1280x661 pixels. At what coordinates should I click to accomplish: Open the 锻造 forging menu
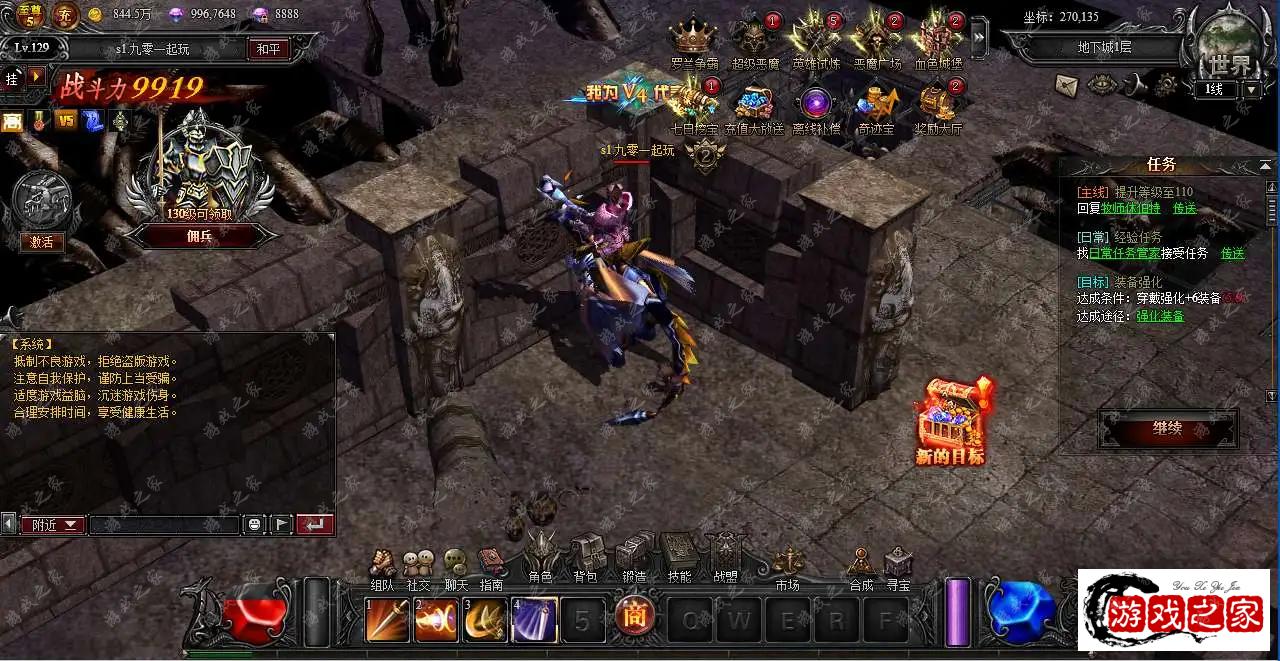(x=633, y=556)
